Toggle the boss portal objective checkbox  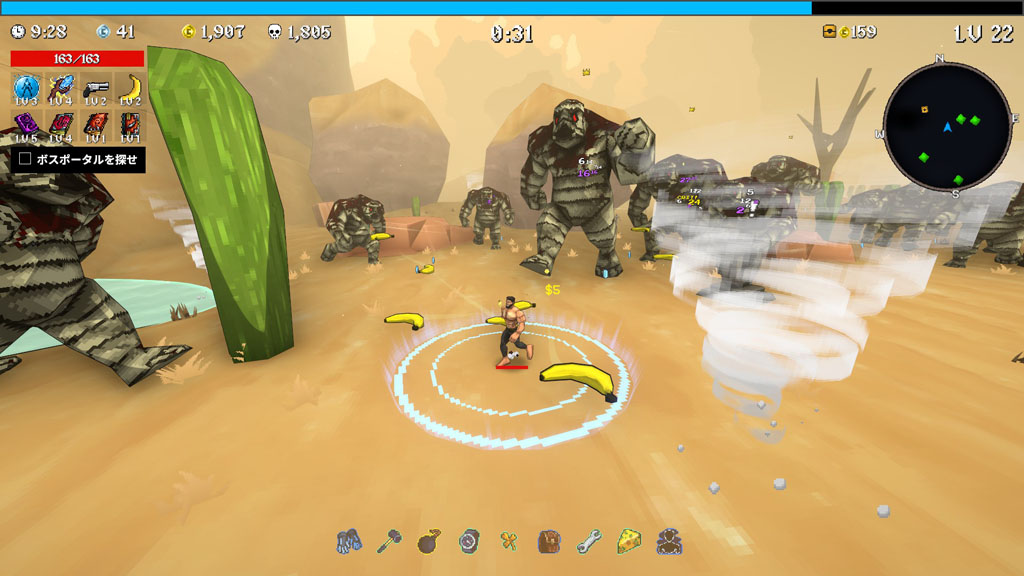coord(26,158)
